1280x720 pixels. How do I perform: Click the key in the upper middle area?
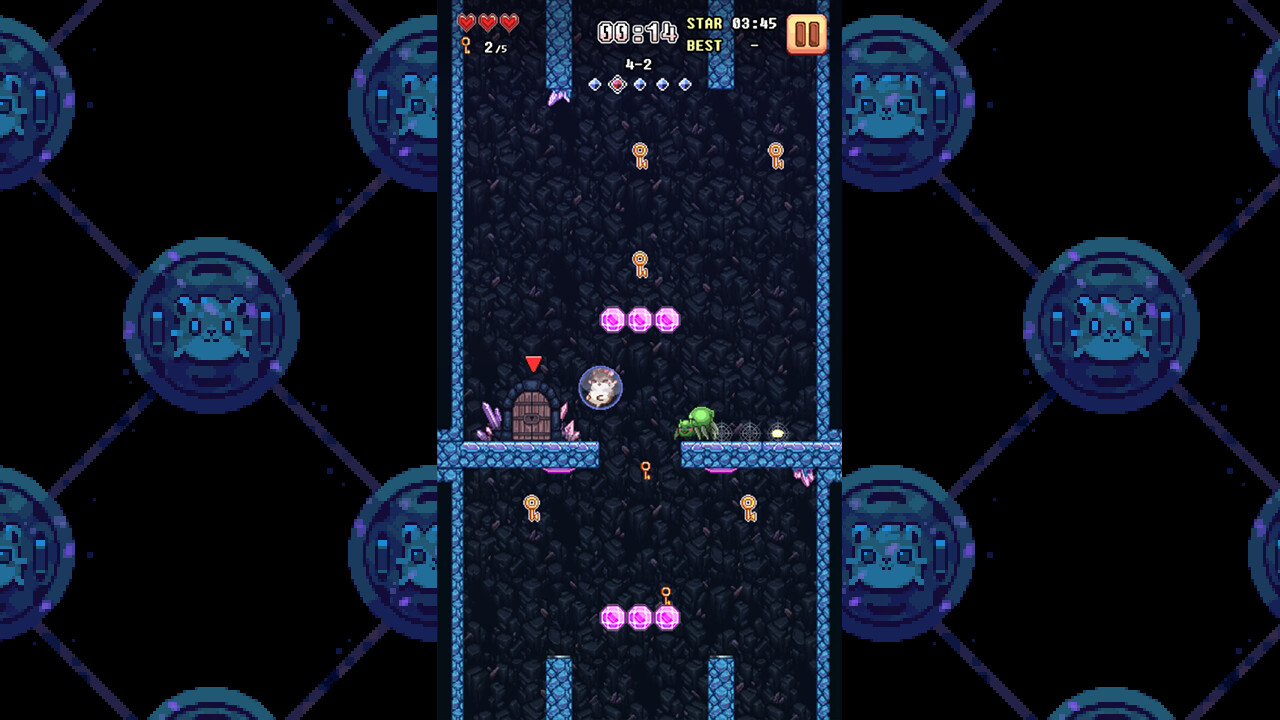click(640, 156)
